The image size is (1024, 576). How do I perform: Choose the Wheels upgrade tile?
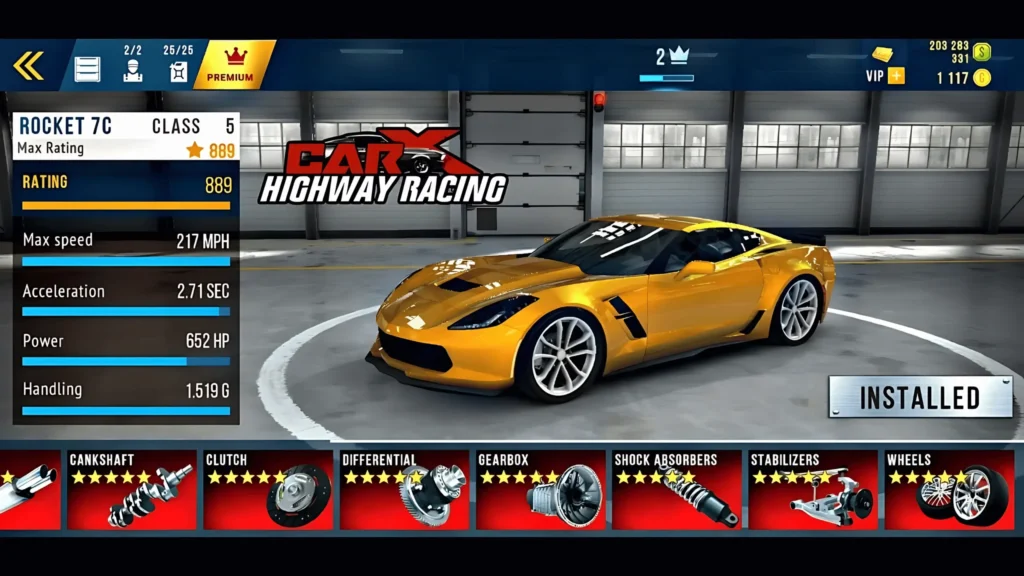coord(949,490)
